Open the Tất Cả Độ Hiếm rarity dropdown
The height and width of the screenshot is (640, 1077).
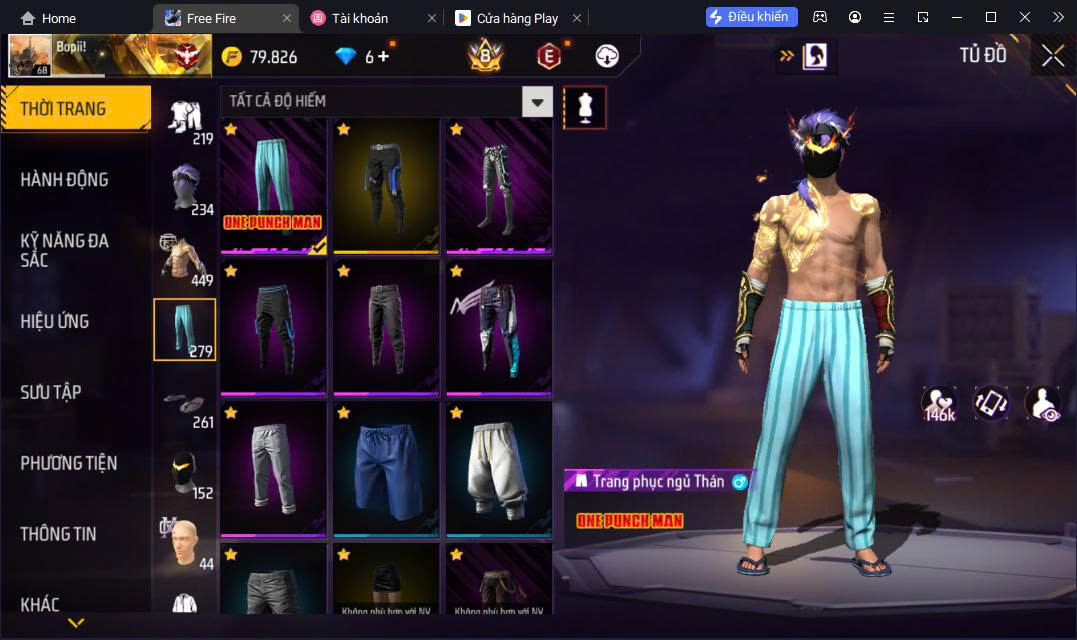pos(538,101)
